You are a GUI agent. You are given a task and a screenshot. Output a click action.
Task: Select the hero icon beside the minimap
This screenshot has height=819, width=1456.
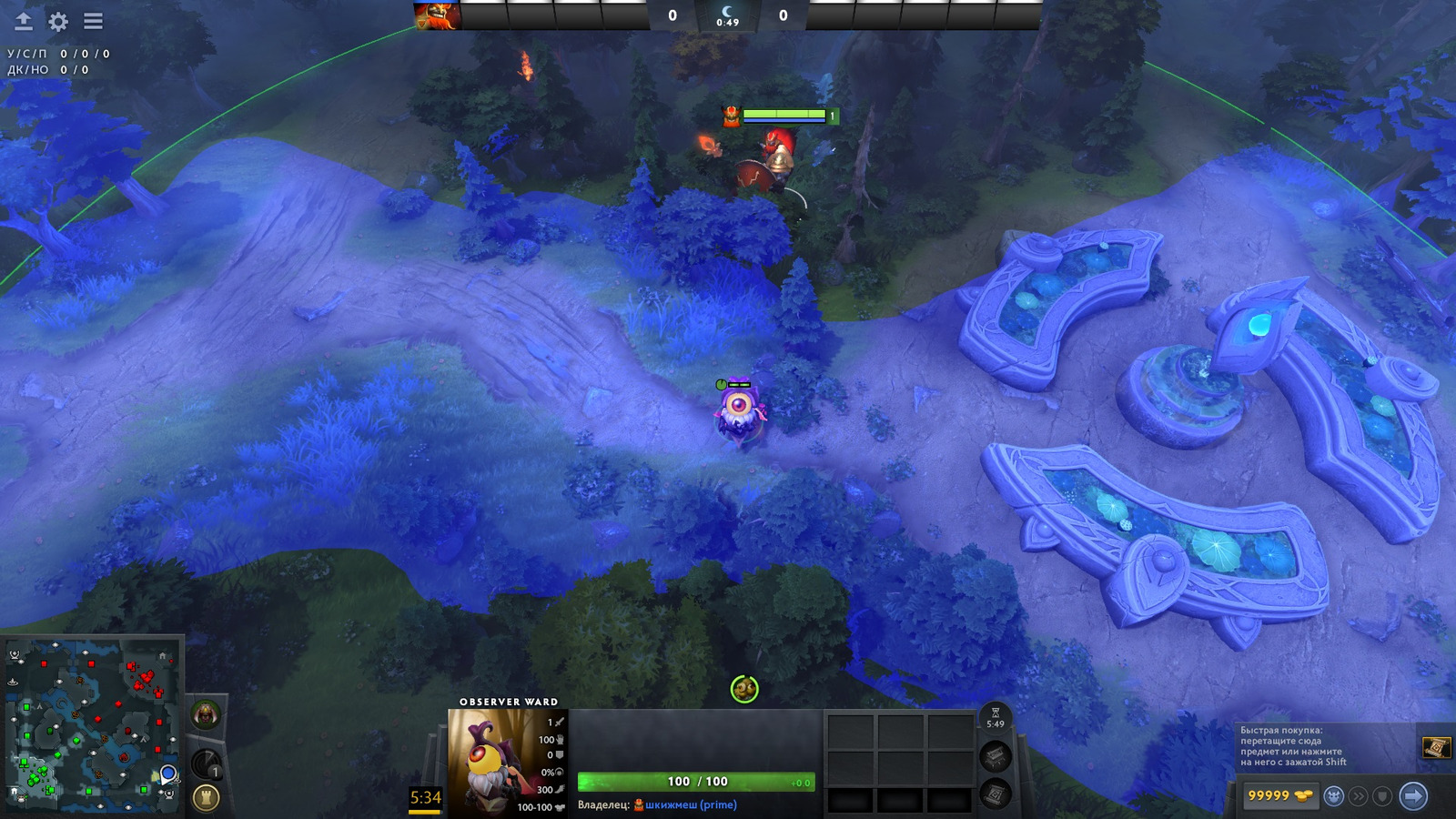[x=207, y=715]
